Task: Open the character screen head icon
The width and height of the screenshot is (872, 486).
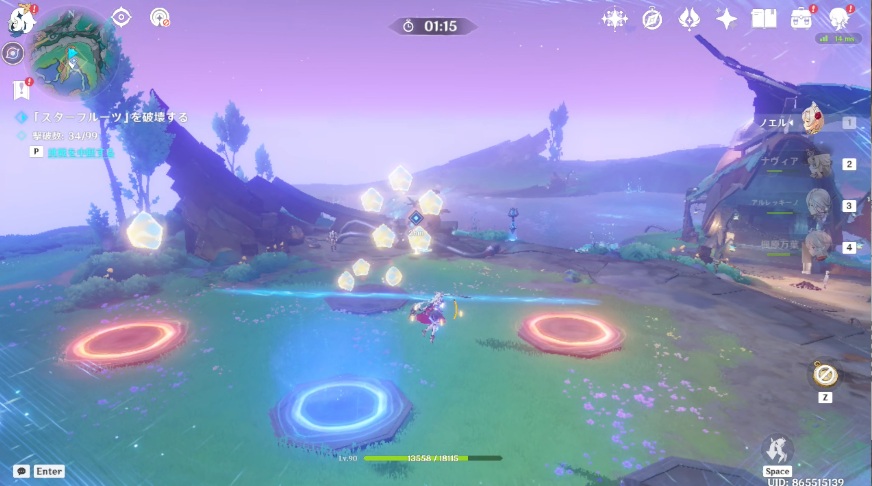Action: click(840, 19)
